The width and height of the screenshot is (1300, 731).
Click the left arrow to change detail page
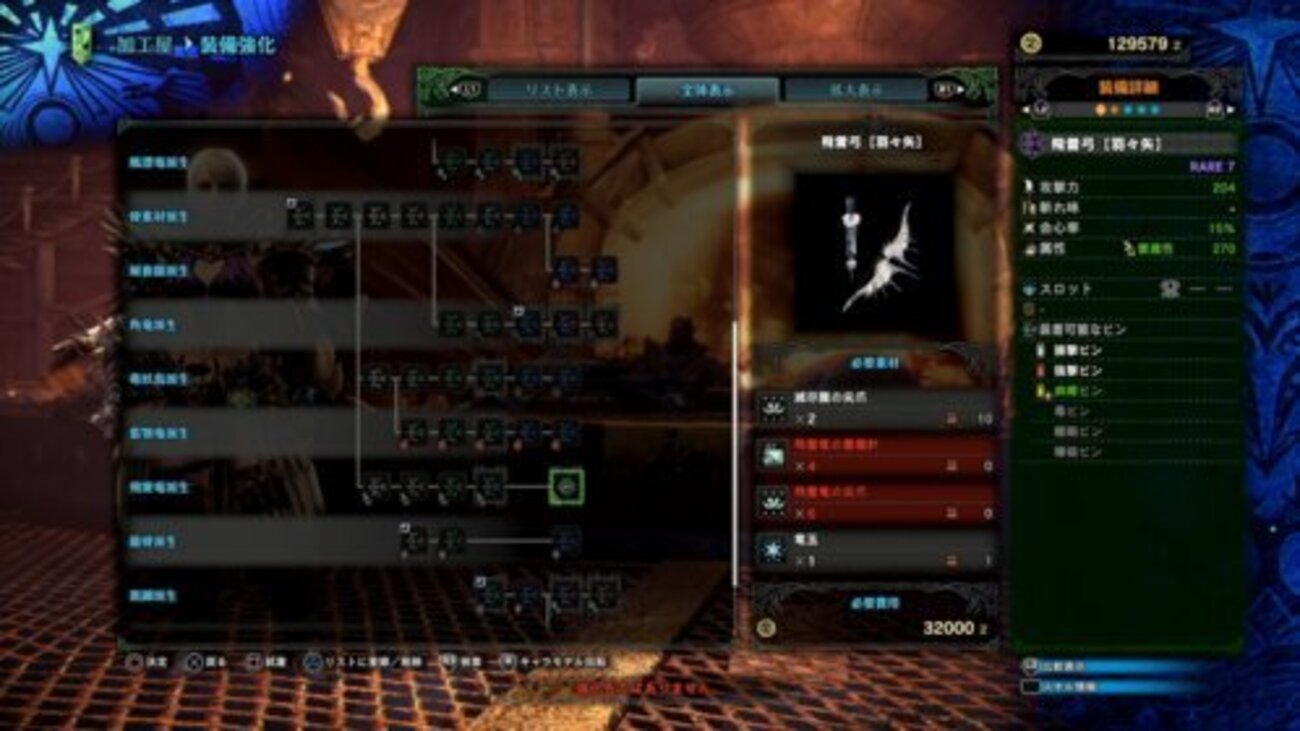point(1026,110)
